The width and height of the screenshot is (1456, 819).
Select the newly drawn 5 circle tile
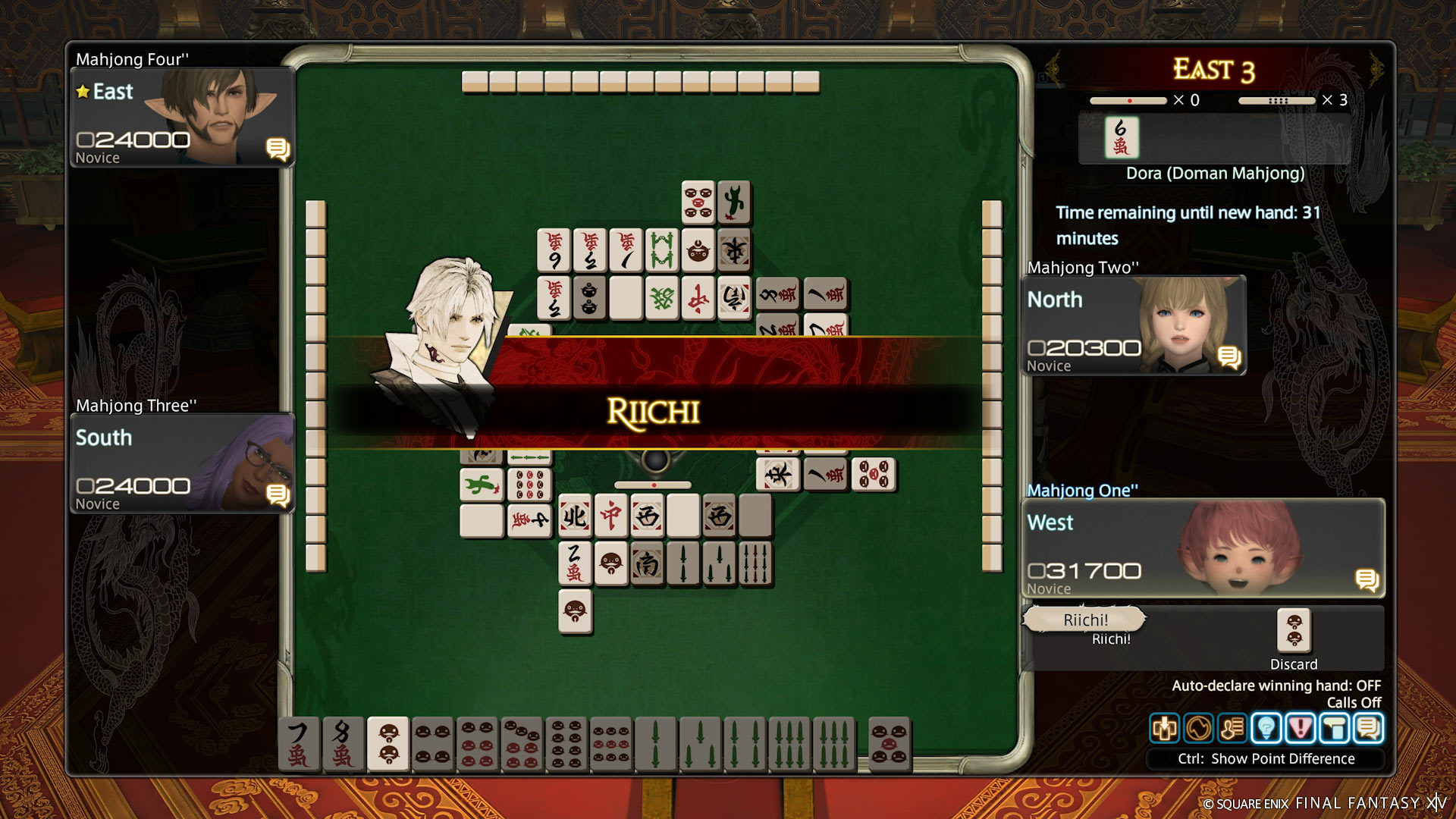tap(889, 745)
